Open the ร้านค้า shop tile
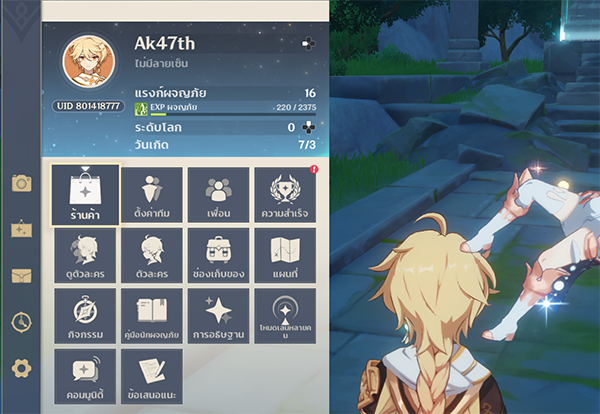 [85, 194]
